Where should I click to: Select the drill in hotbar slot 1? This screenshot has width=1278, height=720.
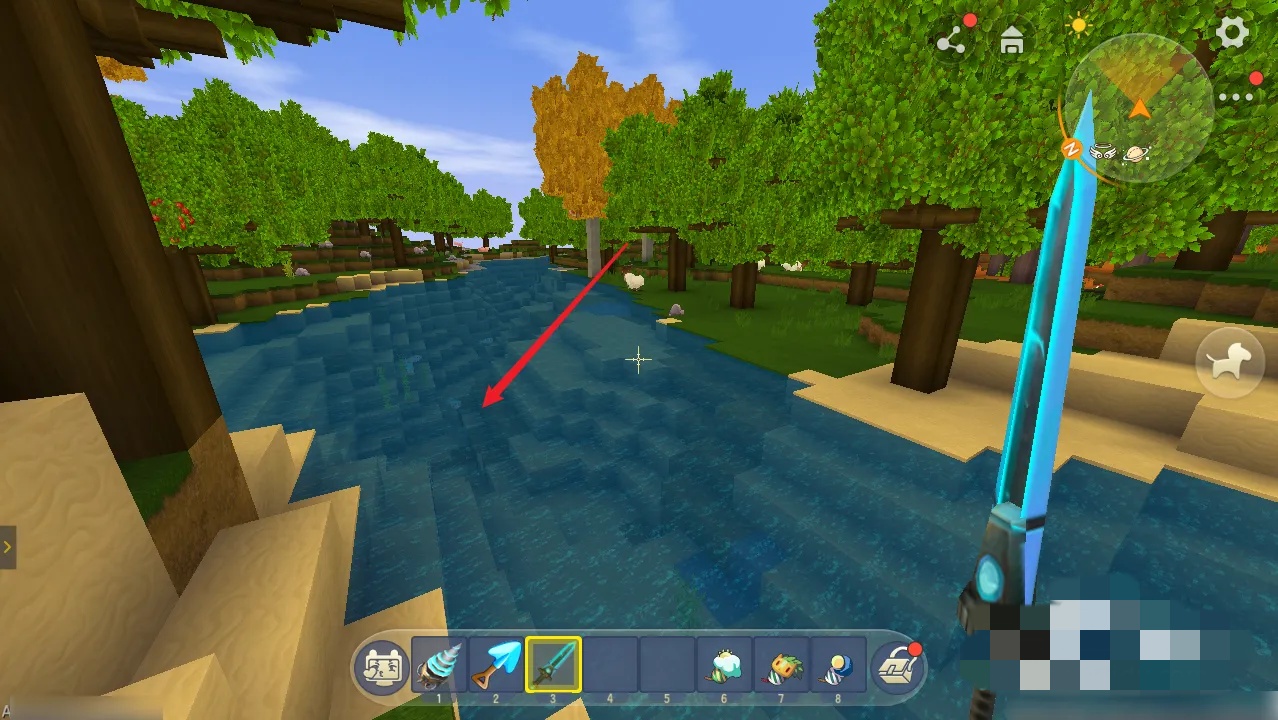click(x=439, y=665)
